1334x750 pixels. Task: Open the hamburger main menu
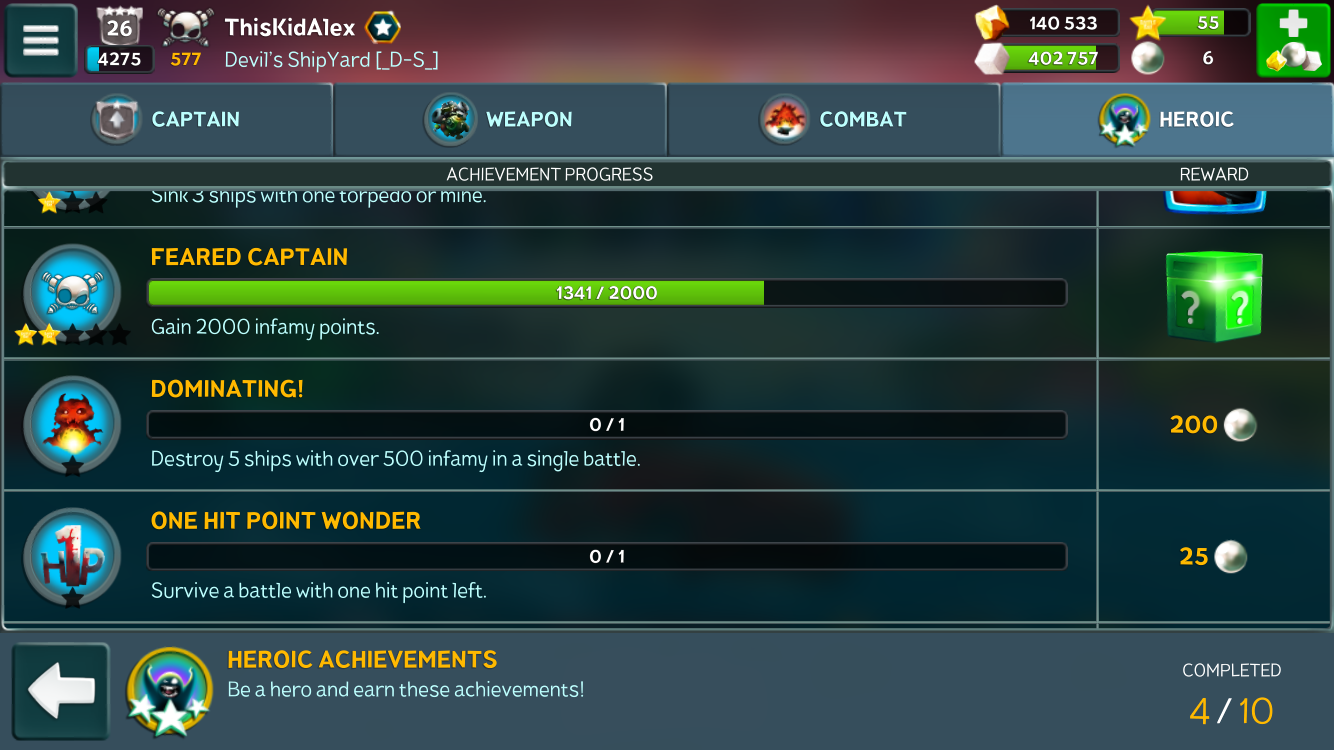[41, 40]
